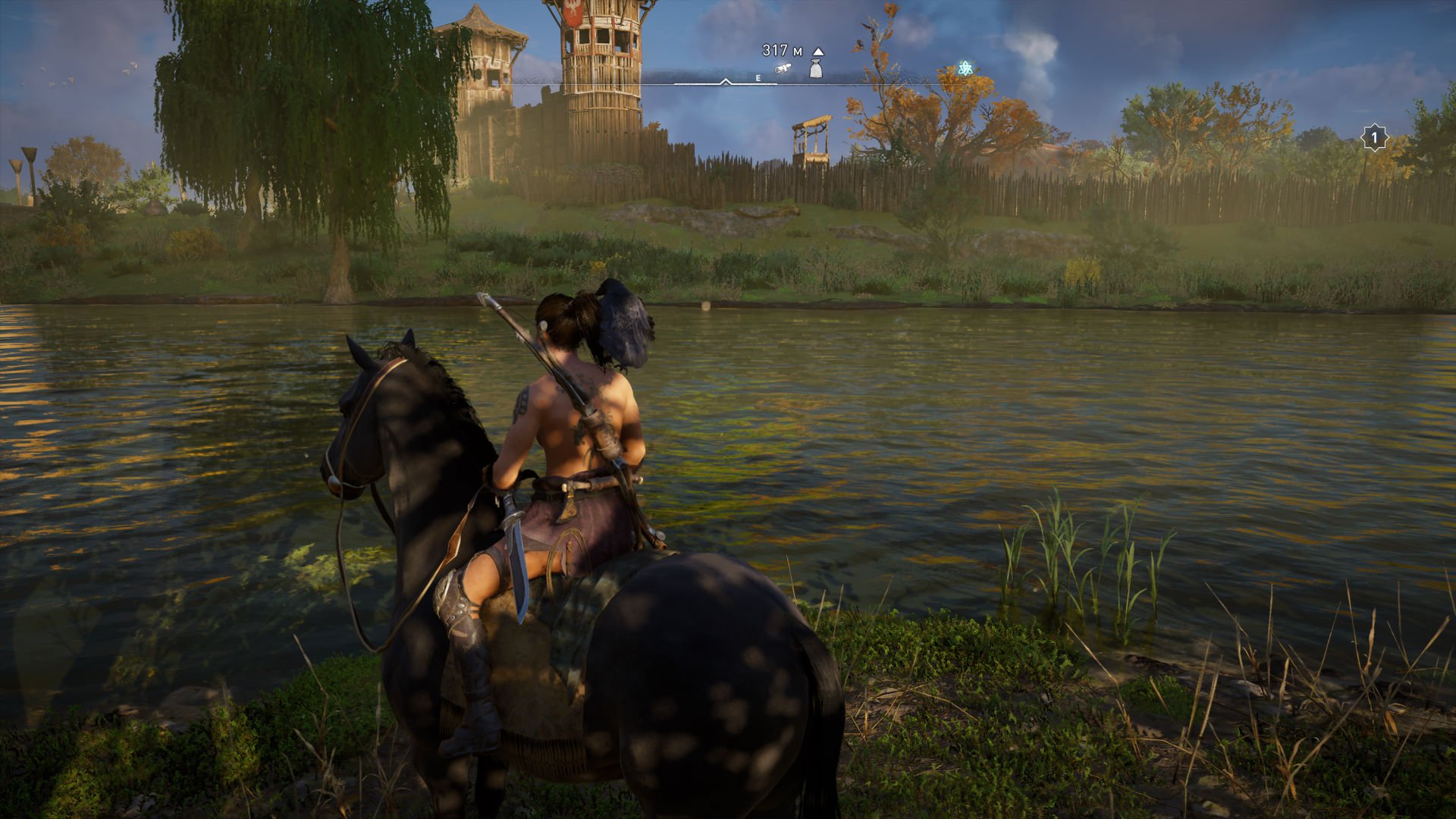Click the compass heading pointer notch
The width and height of the screenshot is (1456, 819).
726,81
